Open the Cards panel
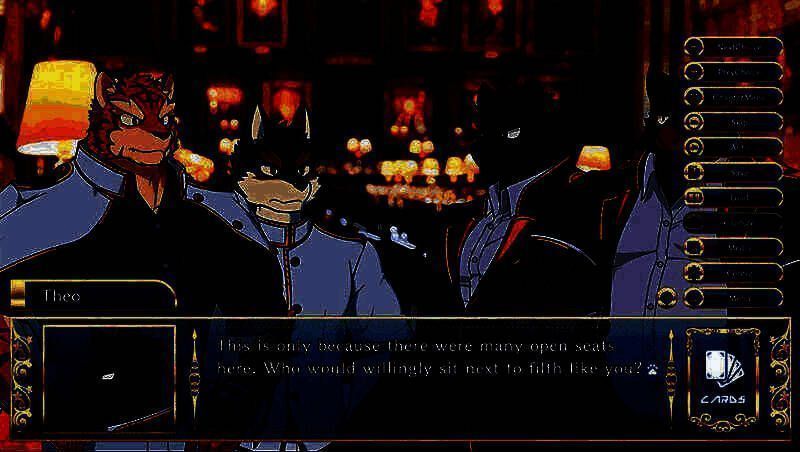 pos(723,377)
